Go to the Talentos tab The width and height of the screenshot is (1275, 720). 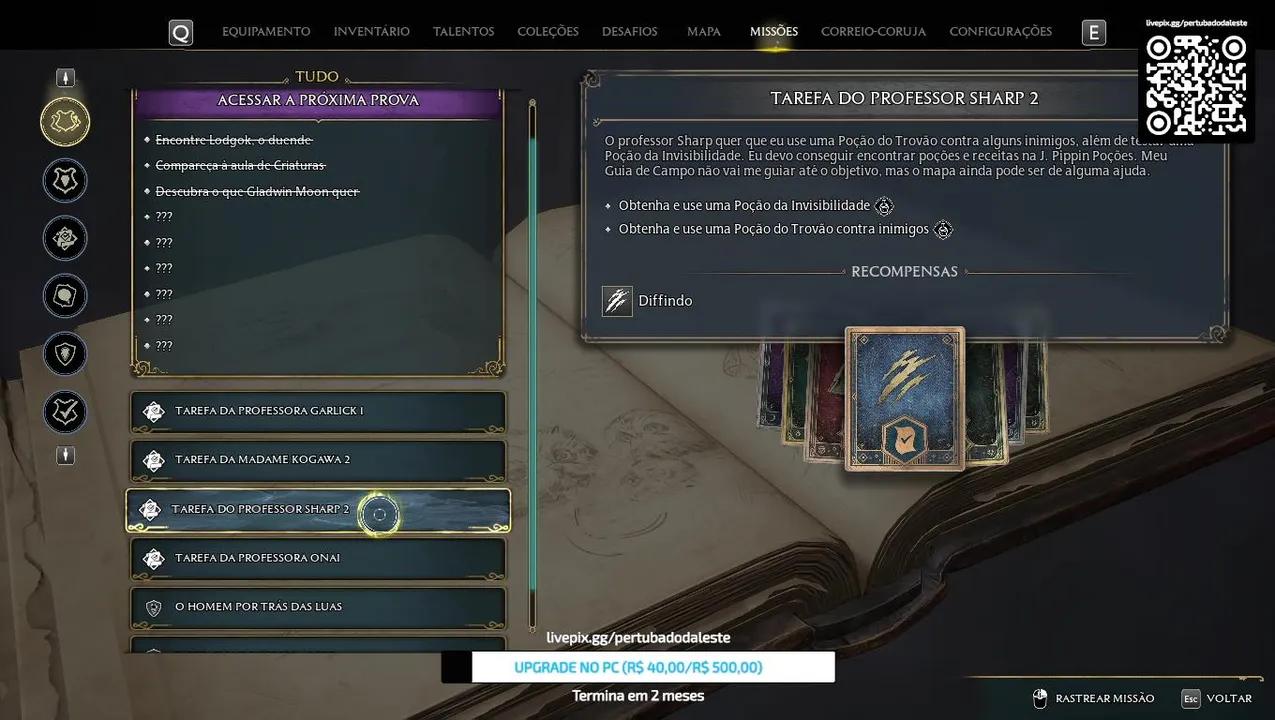[x=463, y=32]
